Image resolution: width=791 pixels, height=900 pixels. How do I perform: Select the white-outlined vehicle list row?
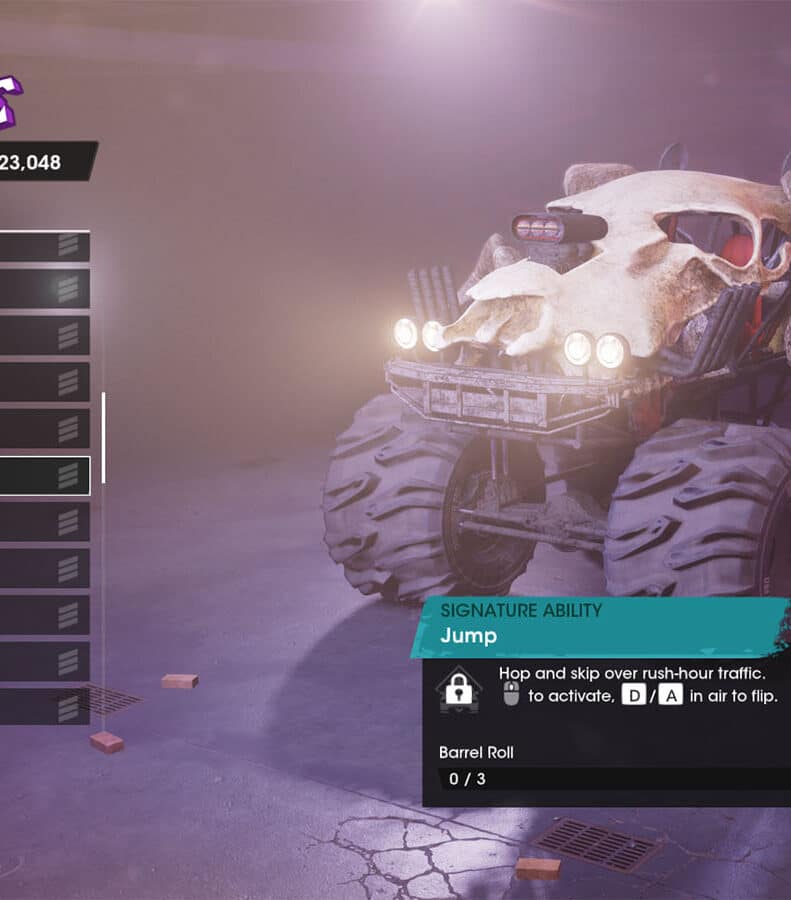pyautogui.click(x=44, y=476)
